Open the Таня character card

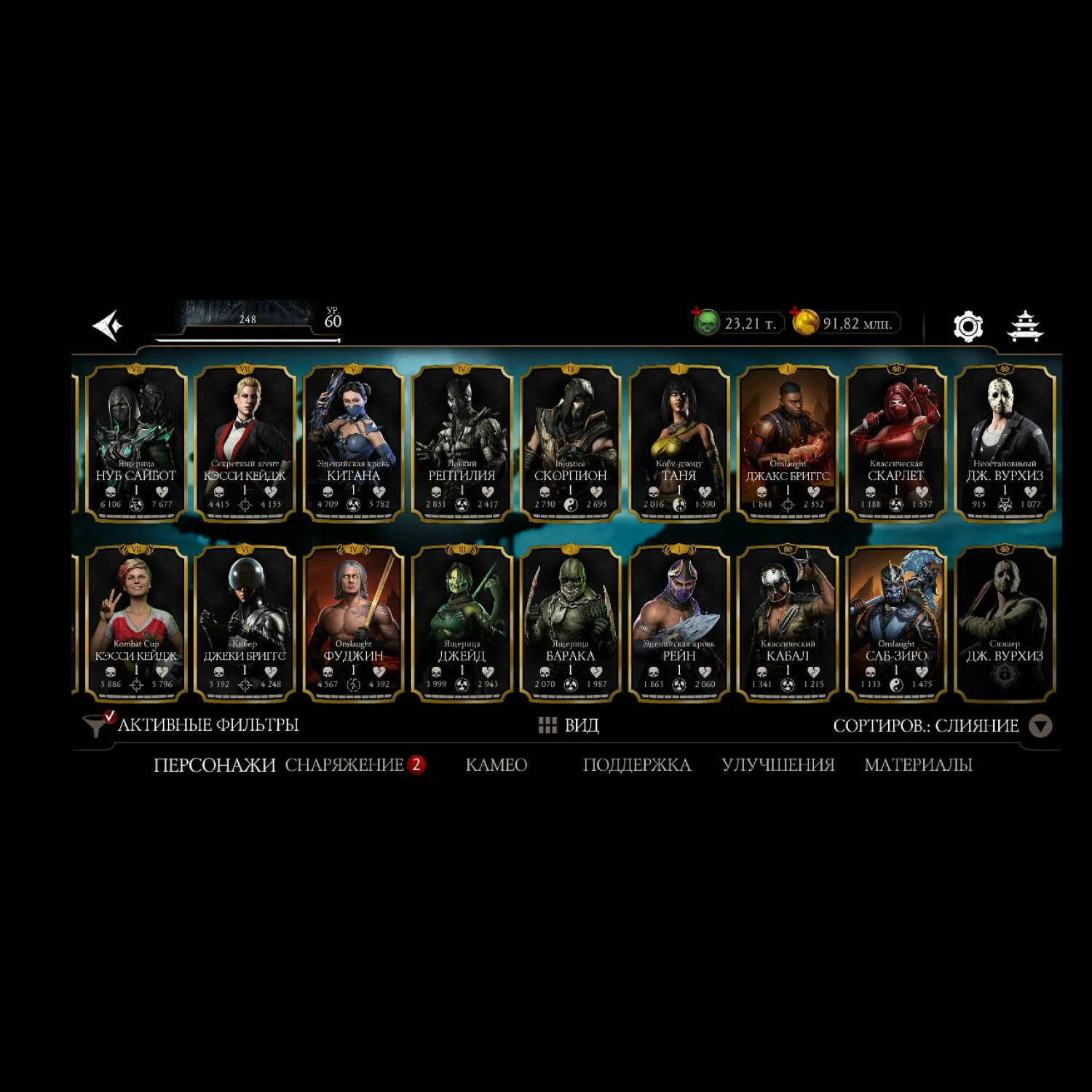678,443
